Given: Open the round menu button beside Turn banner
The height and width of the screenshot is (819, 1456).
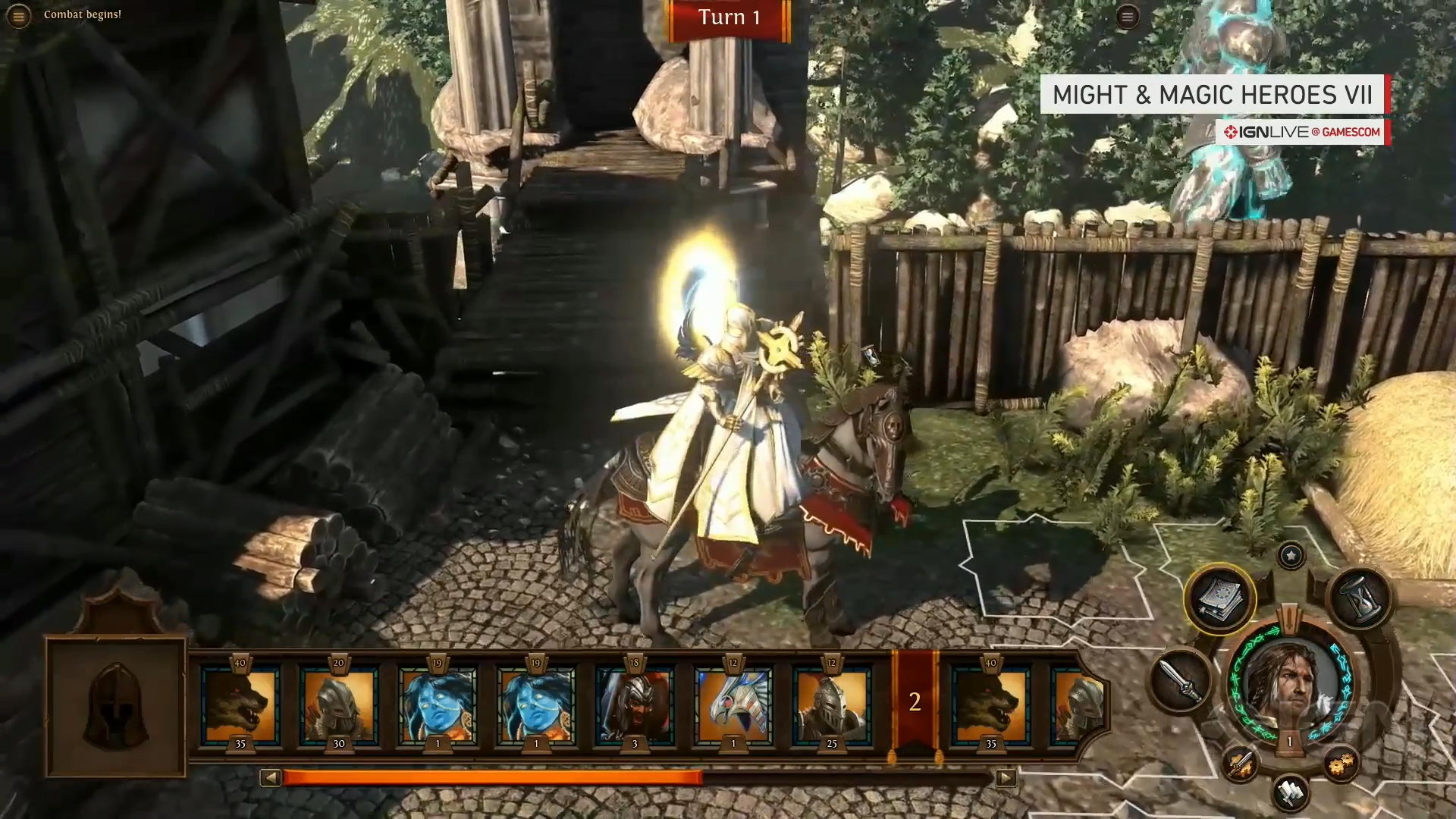Looking at the screenshot, I should pos(1128,17).
